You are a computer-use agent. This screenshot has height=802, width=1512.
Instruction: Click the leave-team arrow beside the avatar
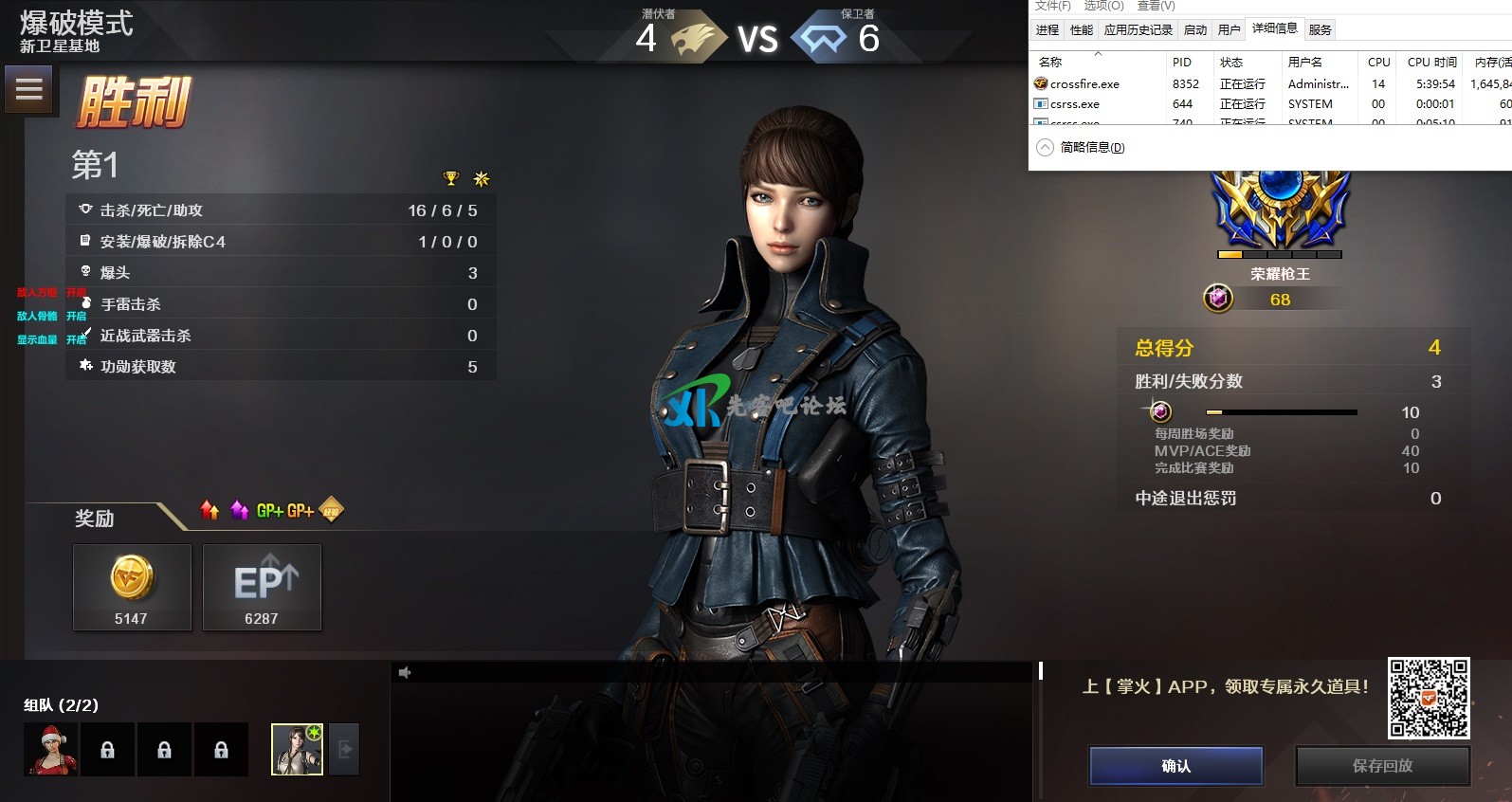click(345, 750)
